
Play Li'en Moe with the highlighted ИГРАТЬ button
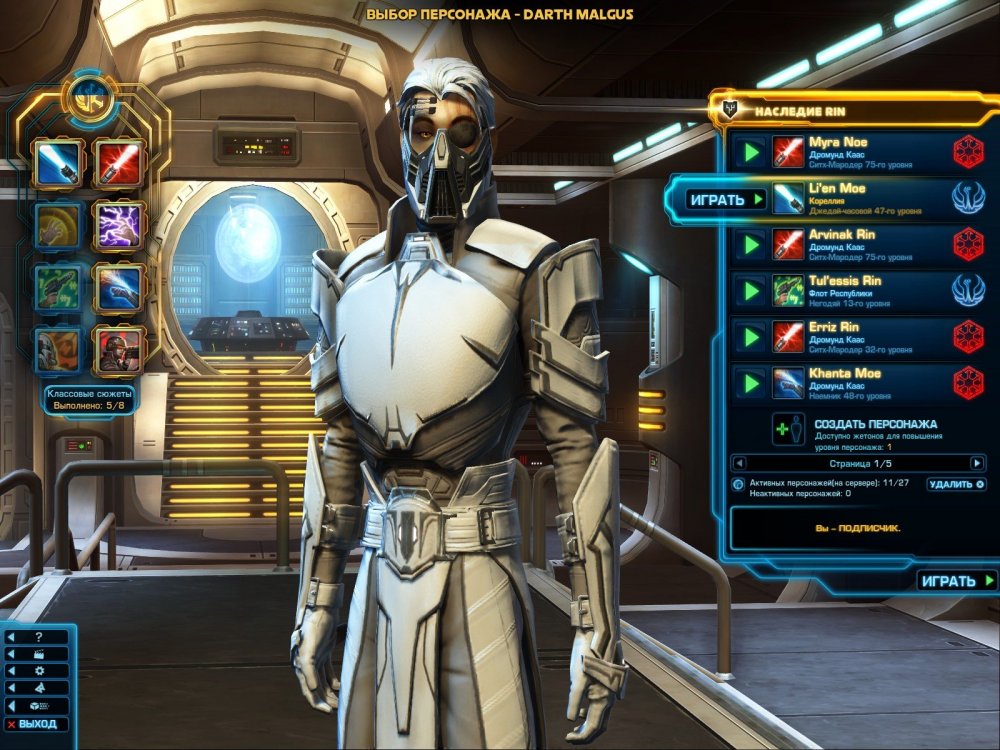point(725,199)
